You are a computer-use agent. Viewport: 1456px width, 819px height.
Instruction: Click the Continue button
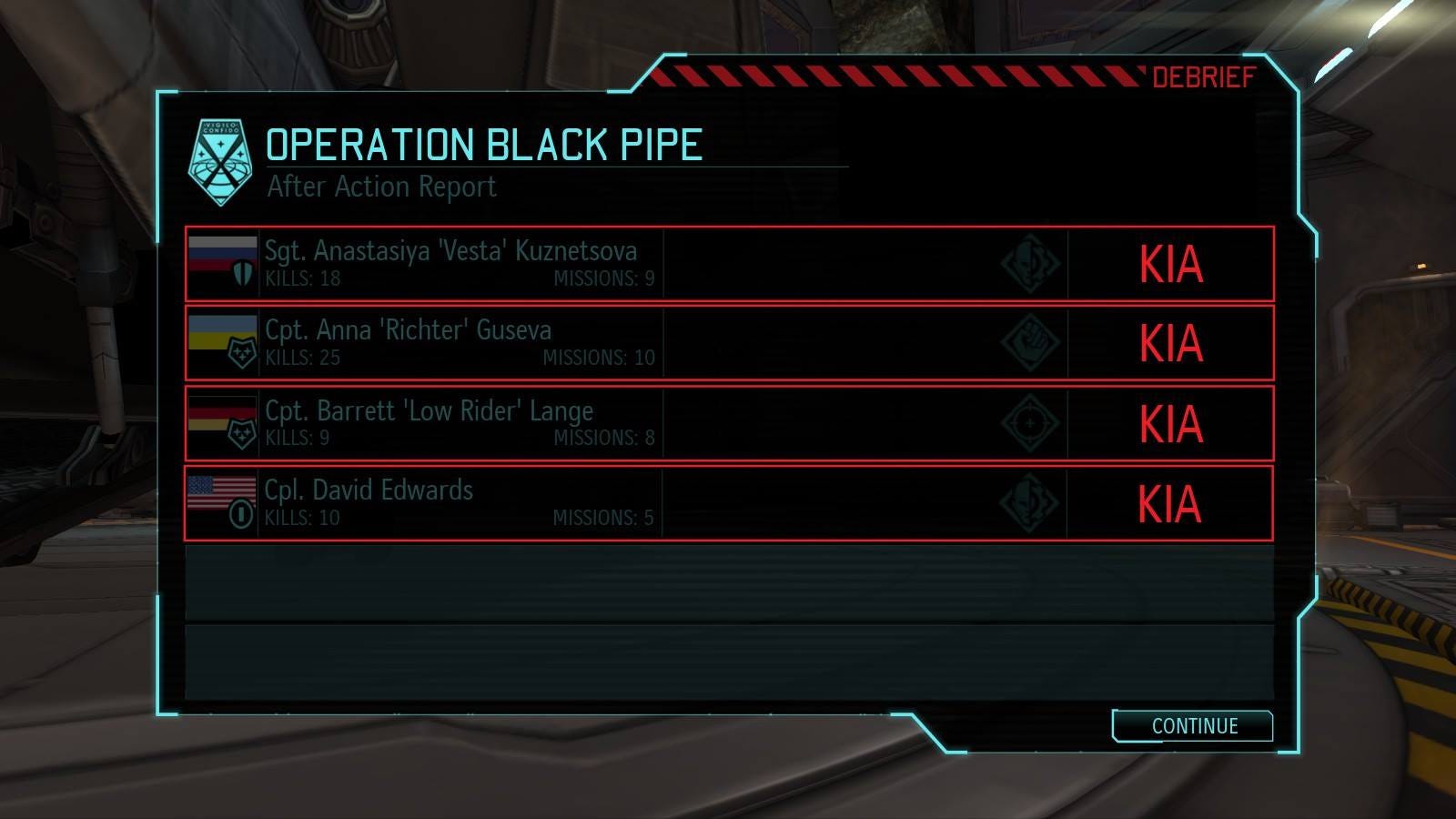[1193, 726]
